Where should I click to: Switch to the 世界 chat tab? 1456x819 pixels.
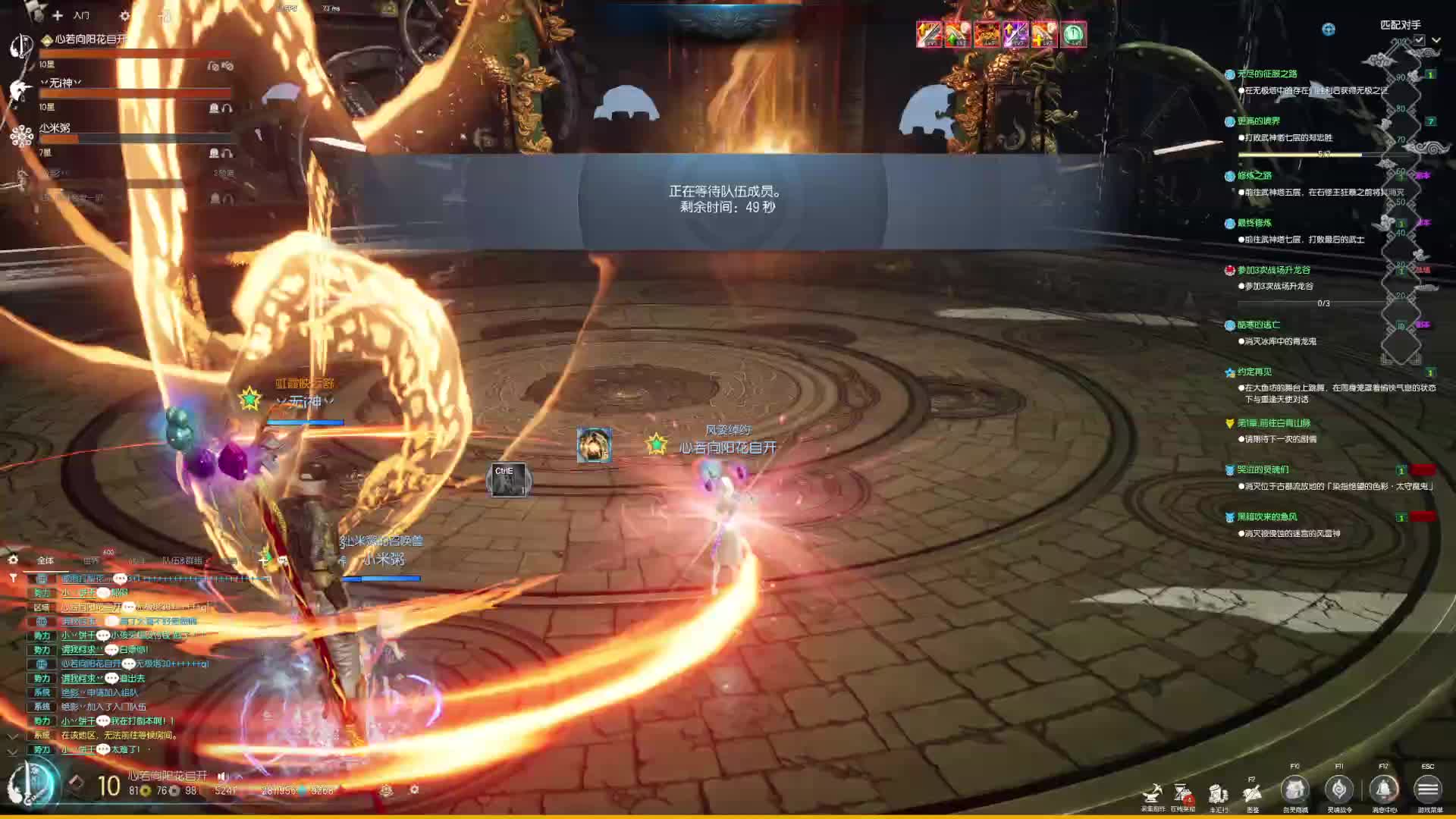pyautogui.click(x=91, y=560)
